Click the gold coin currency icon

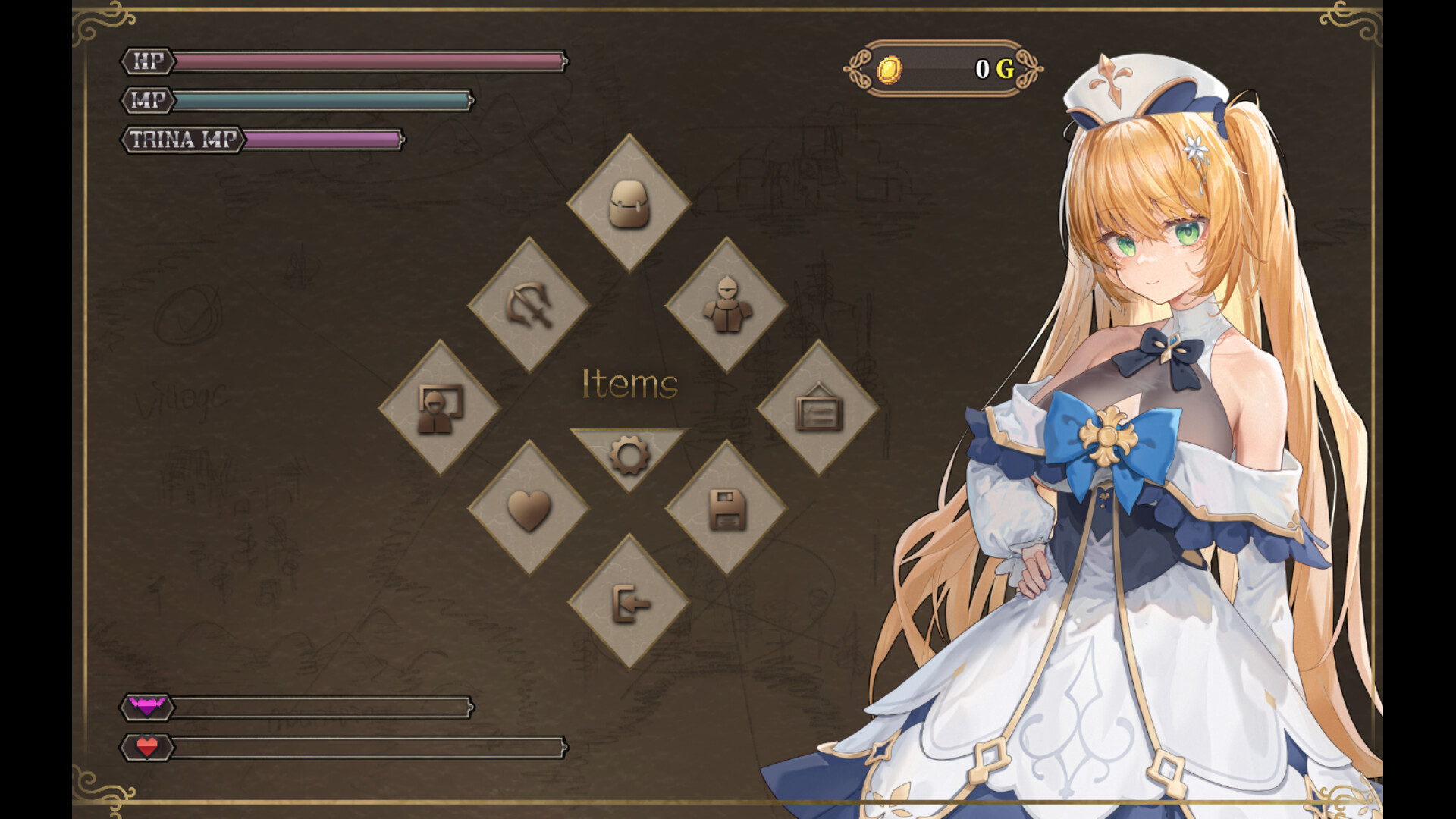point(891,70)
